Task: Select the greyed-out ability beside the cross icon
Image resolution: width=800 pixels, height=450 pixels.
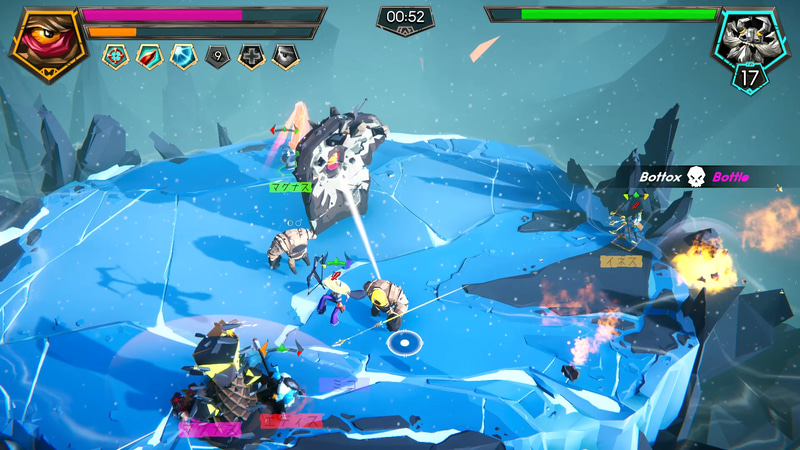Action: click(x=285, y=56)
